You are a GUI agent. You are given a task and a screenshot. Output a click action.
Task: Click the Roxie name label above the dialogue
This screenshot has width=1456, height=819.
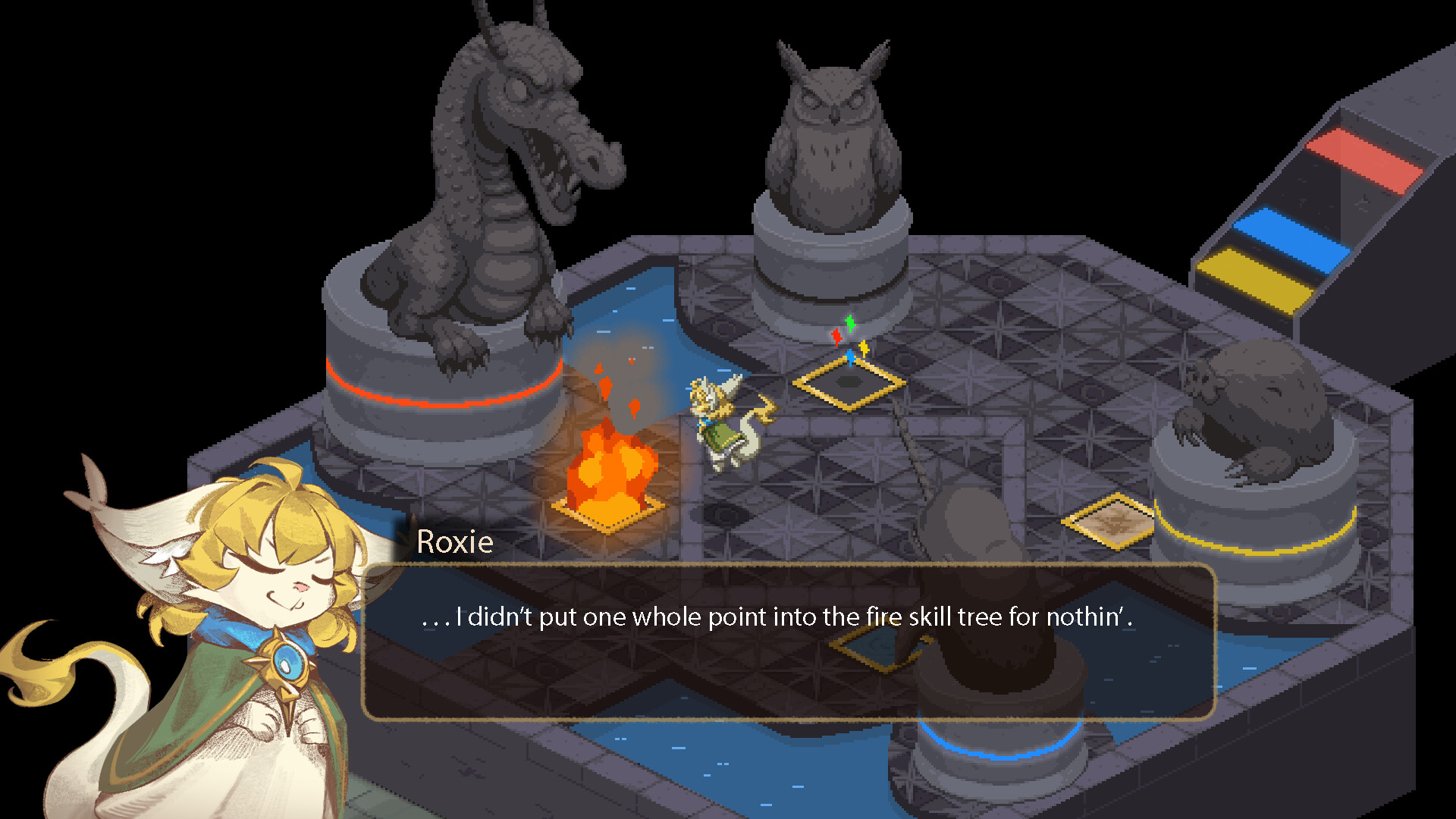[455, 543]
